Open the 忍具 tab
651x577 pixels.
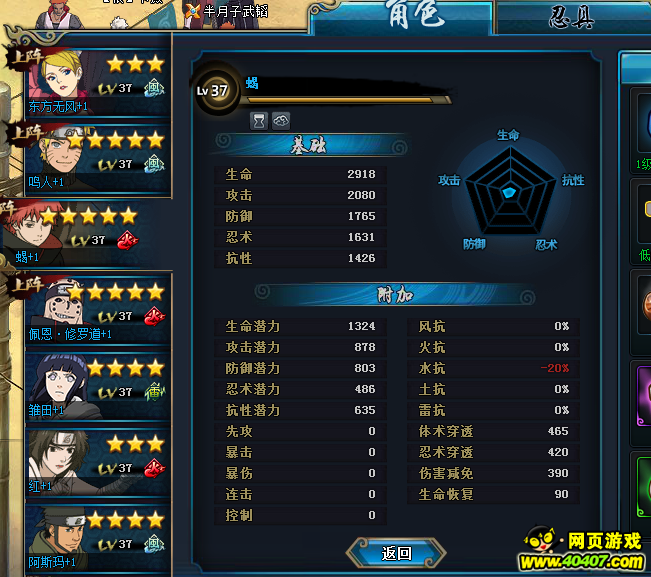pos(572,17)
